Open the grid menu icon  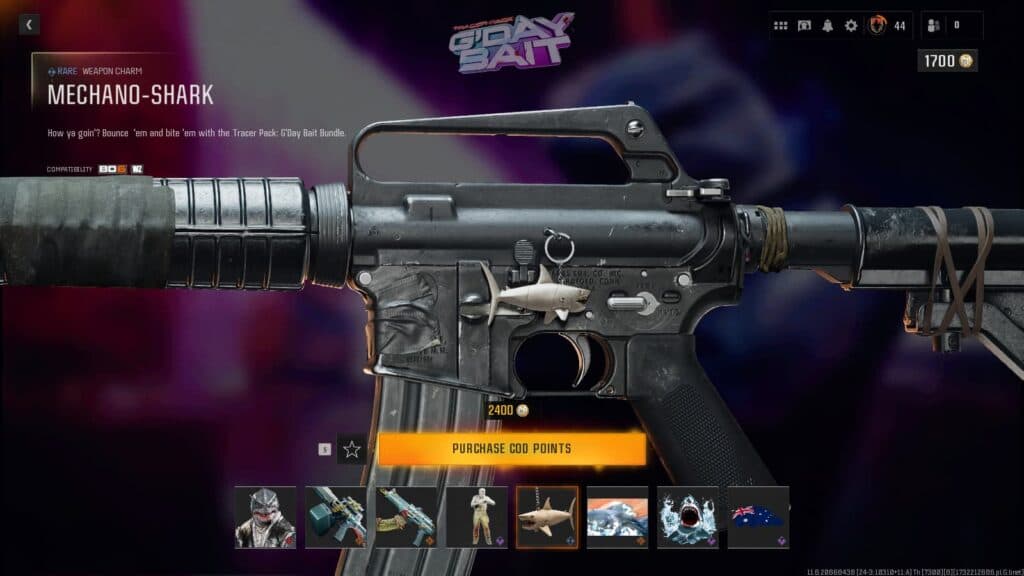click(781, 26)
